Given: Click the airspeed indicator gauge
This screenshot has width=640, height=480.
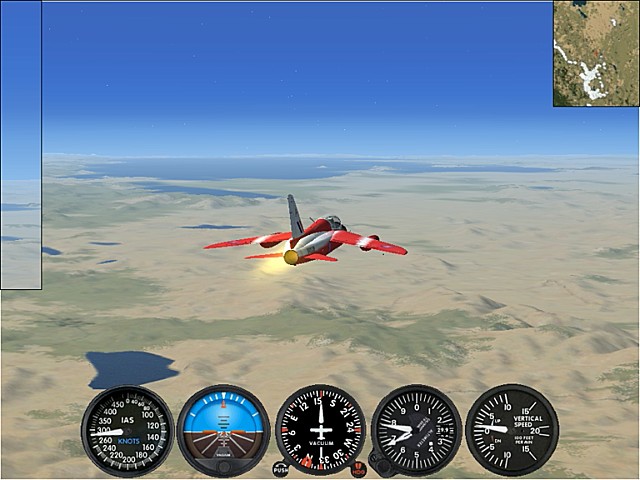Looking at the screenshot, I should click(x=127, y=430).
